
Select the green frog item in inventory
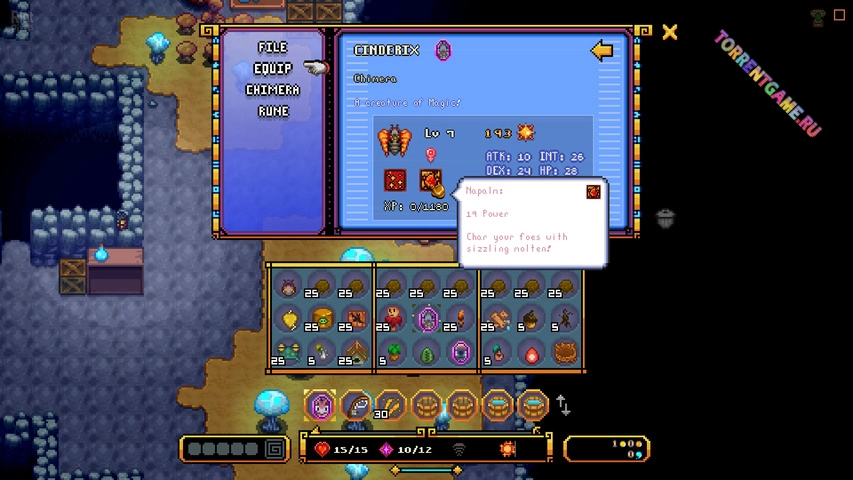click(x=288, y=353)
